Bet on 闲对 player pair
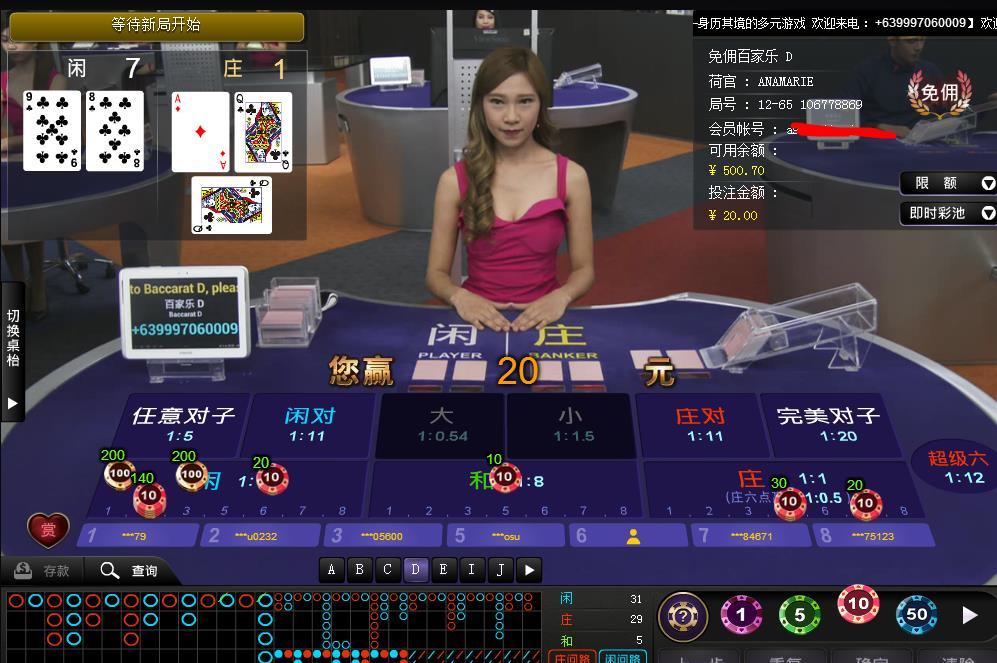 click(x=309, y=424)
